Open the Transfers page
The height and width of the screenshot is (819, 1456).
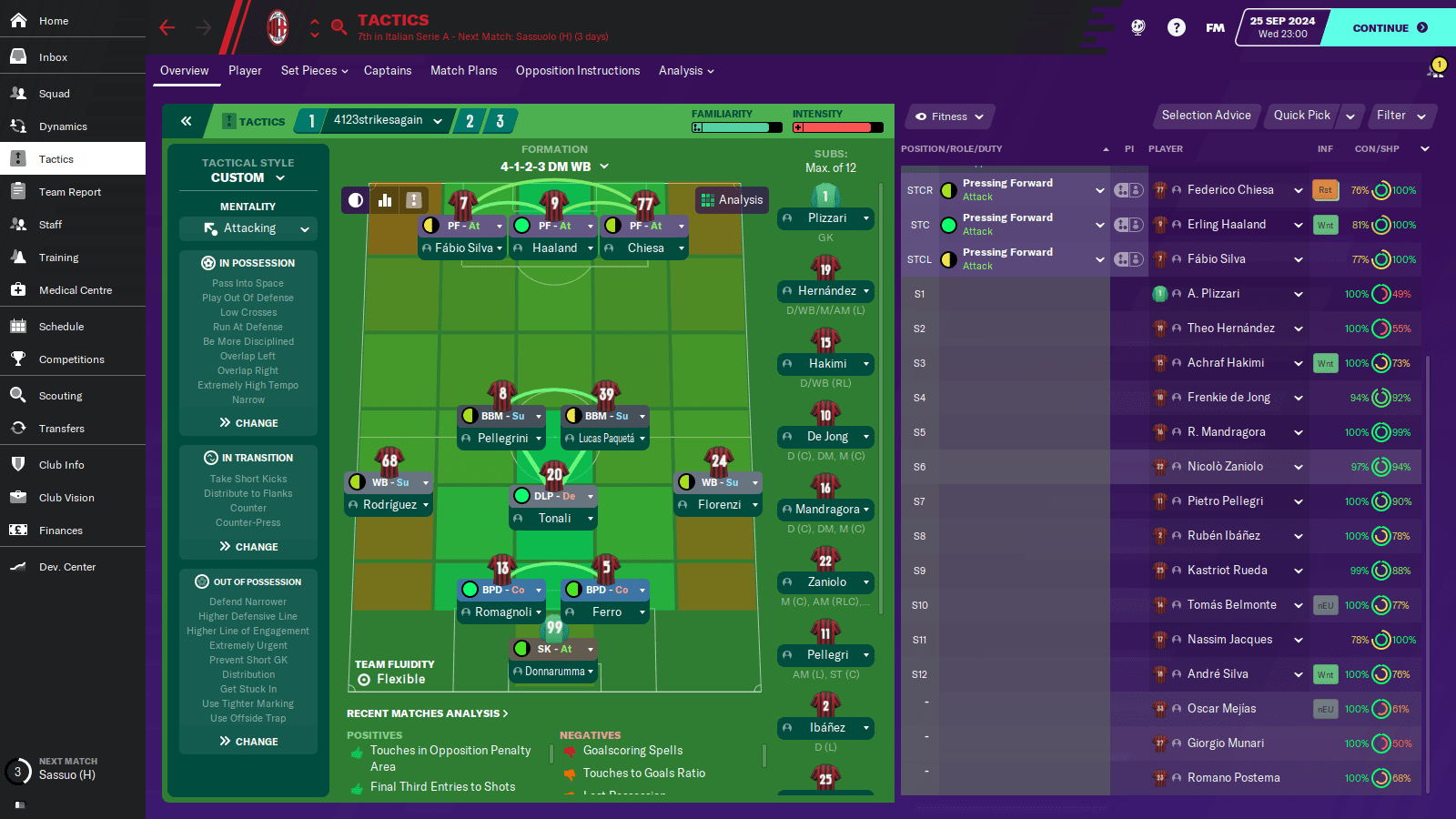(x=61, y=429)
